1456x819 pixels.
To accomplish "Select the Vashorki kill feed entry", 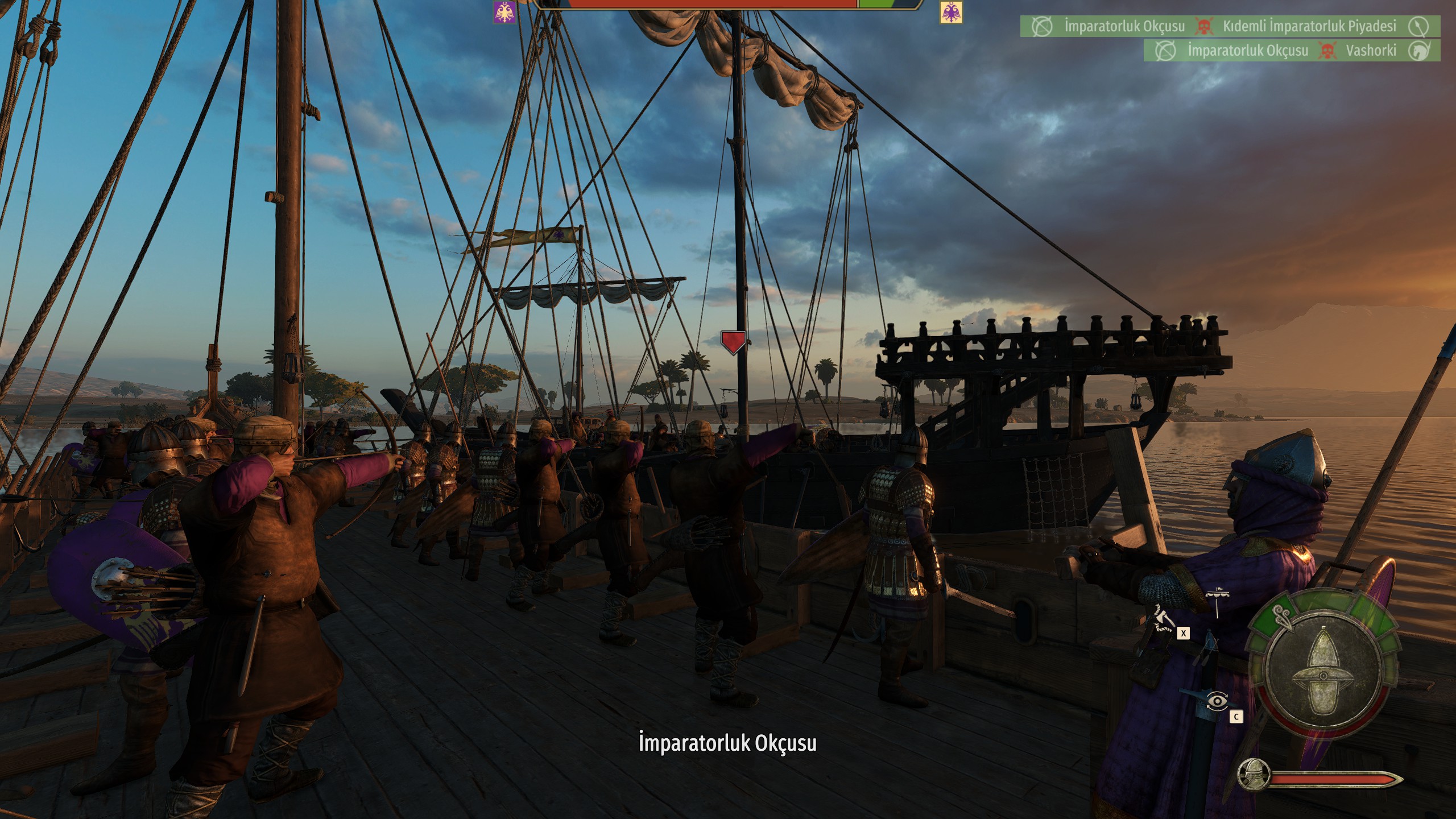I will click(x=1370, y=51).
